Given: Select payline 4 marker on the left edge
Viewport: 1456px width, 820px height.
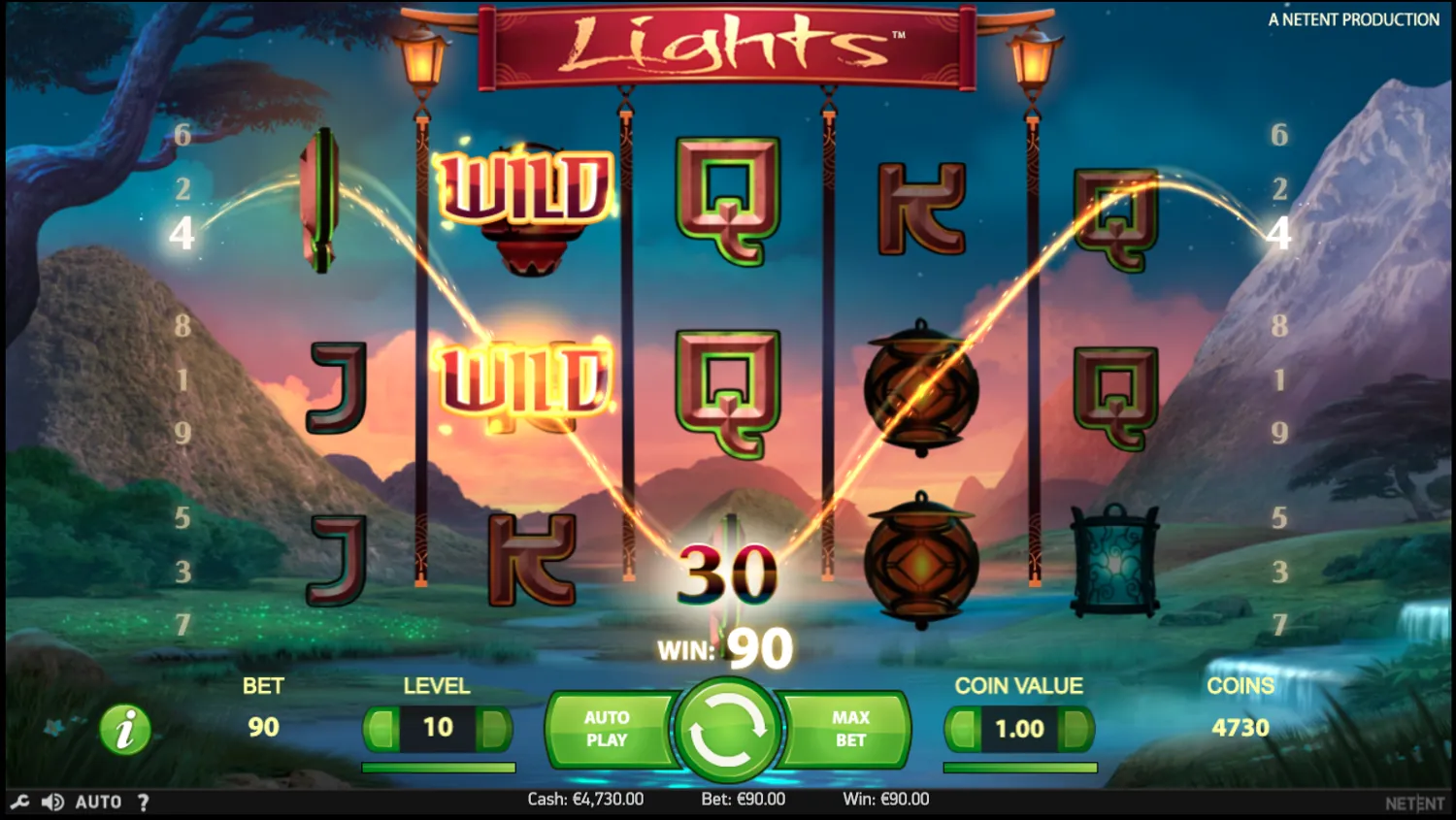Looking at the screenshot, I should point(181,233).
